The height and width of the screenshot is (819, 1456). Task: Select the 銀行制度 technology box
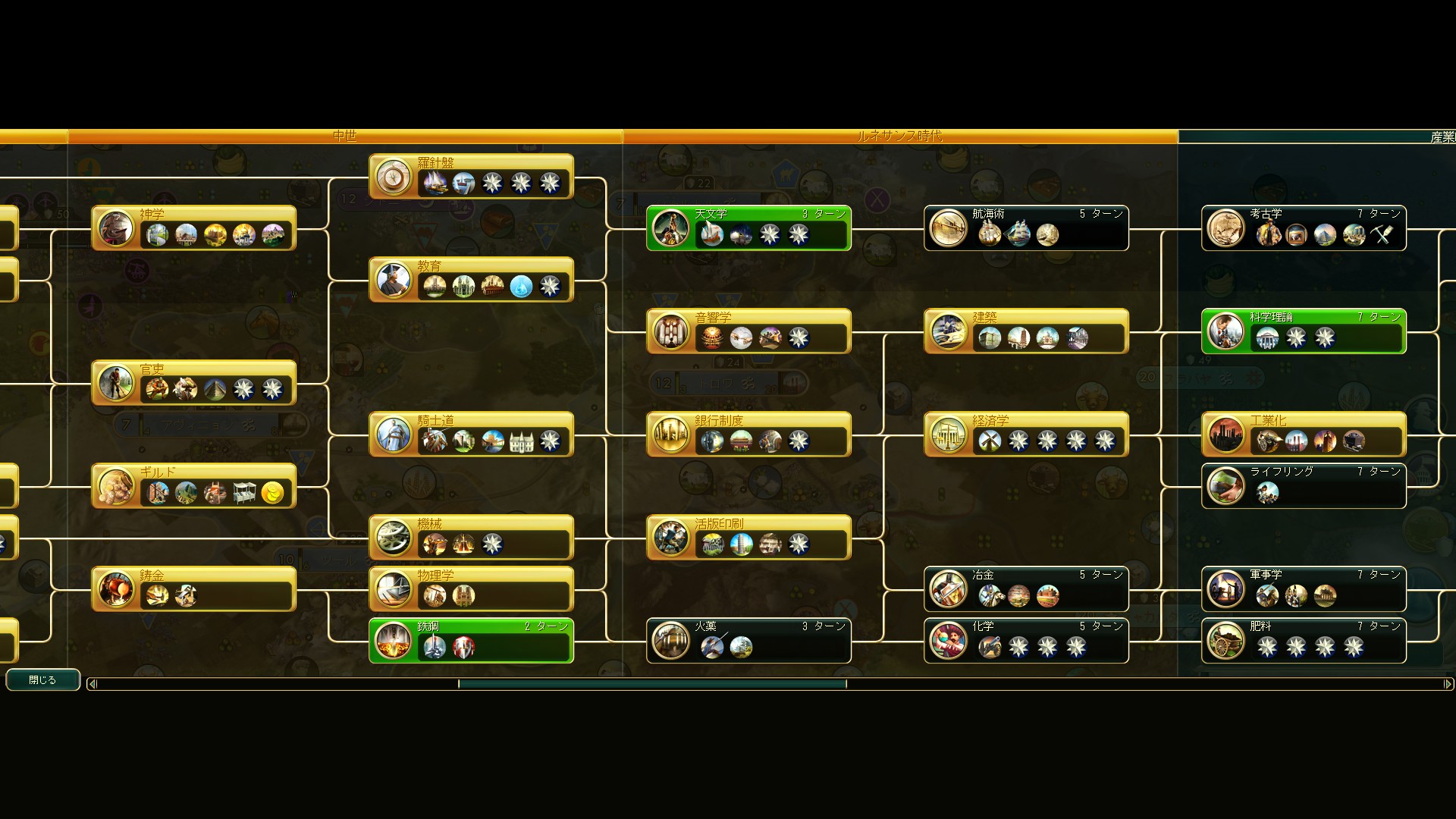click(748, 434)
